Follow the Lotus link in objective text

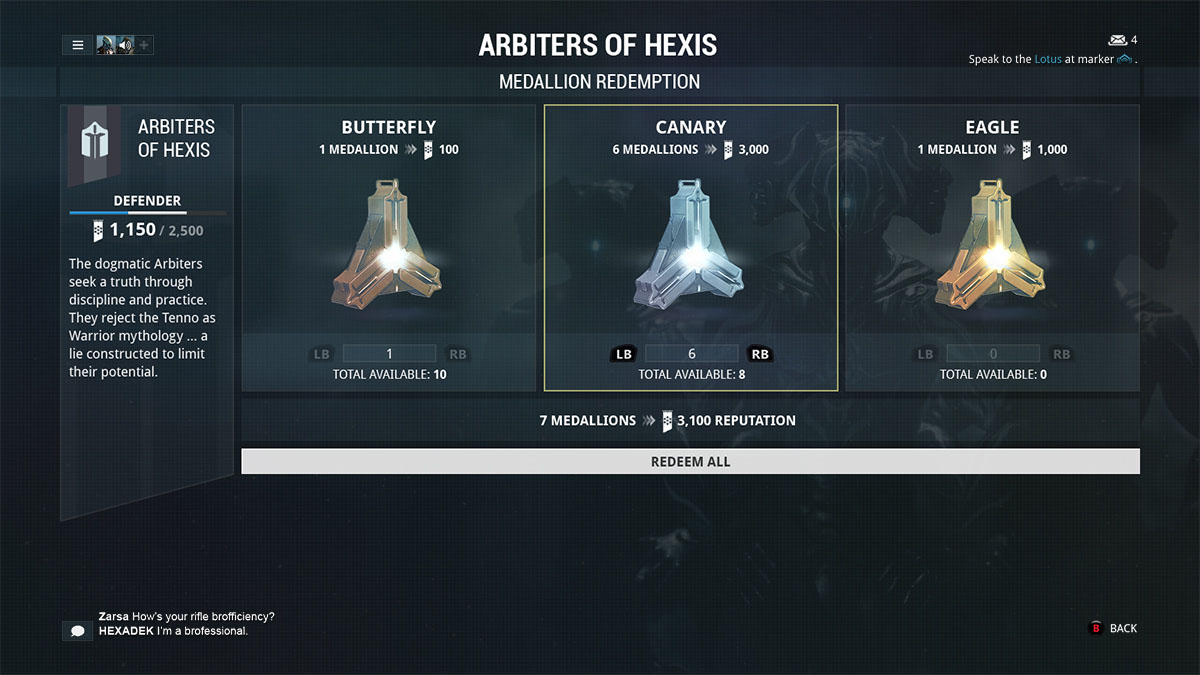point(1047,59)
